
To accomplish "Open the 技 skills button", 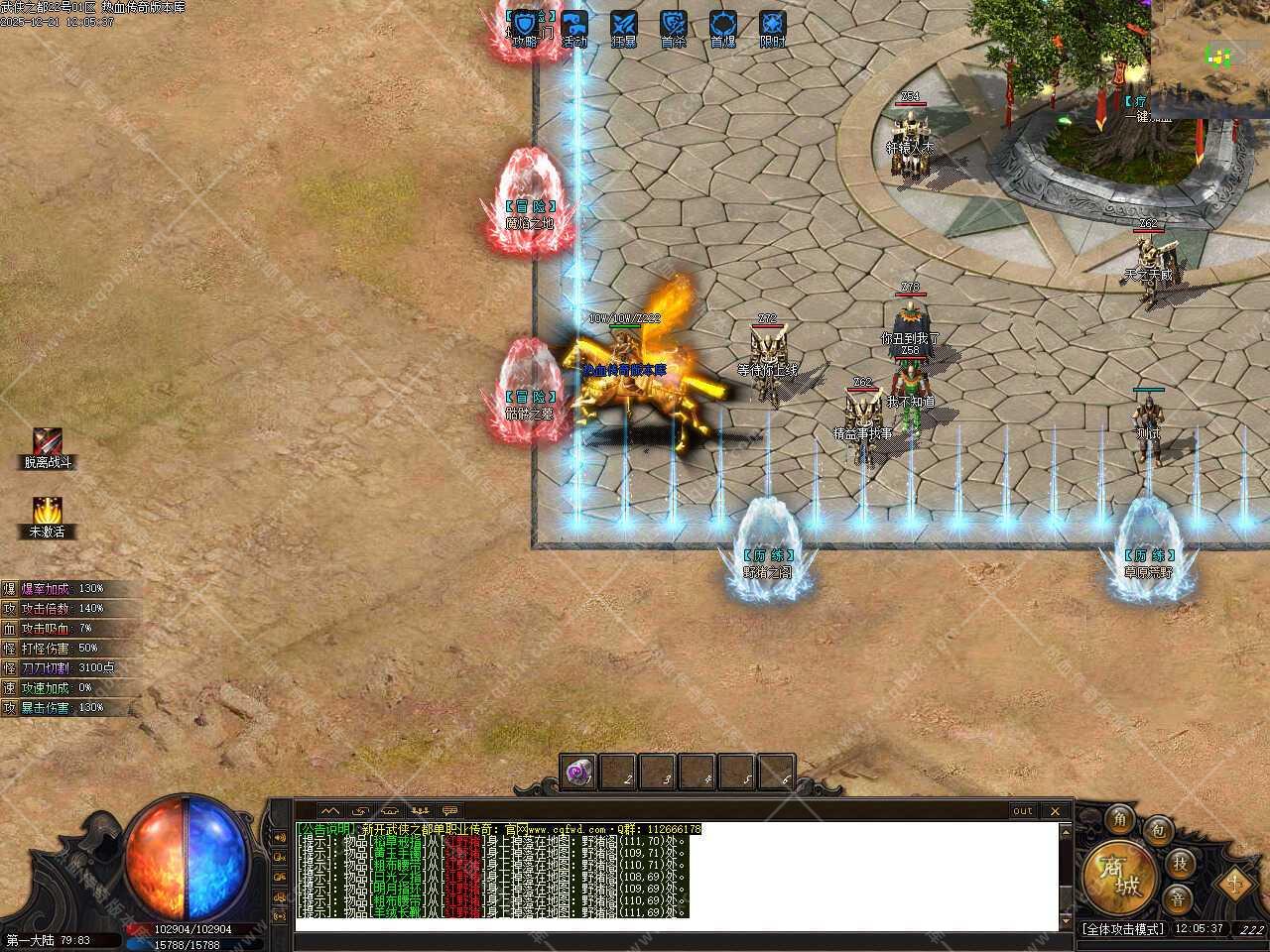I will point(1179,862).
